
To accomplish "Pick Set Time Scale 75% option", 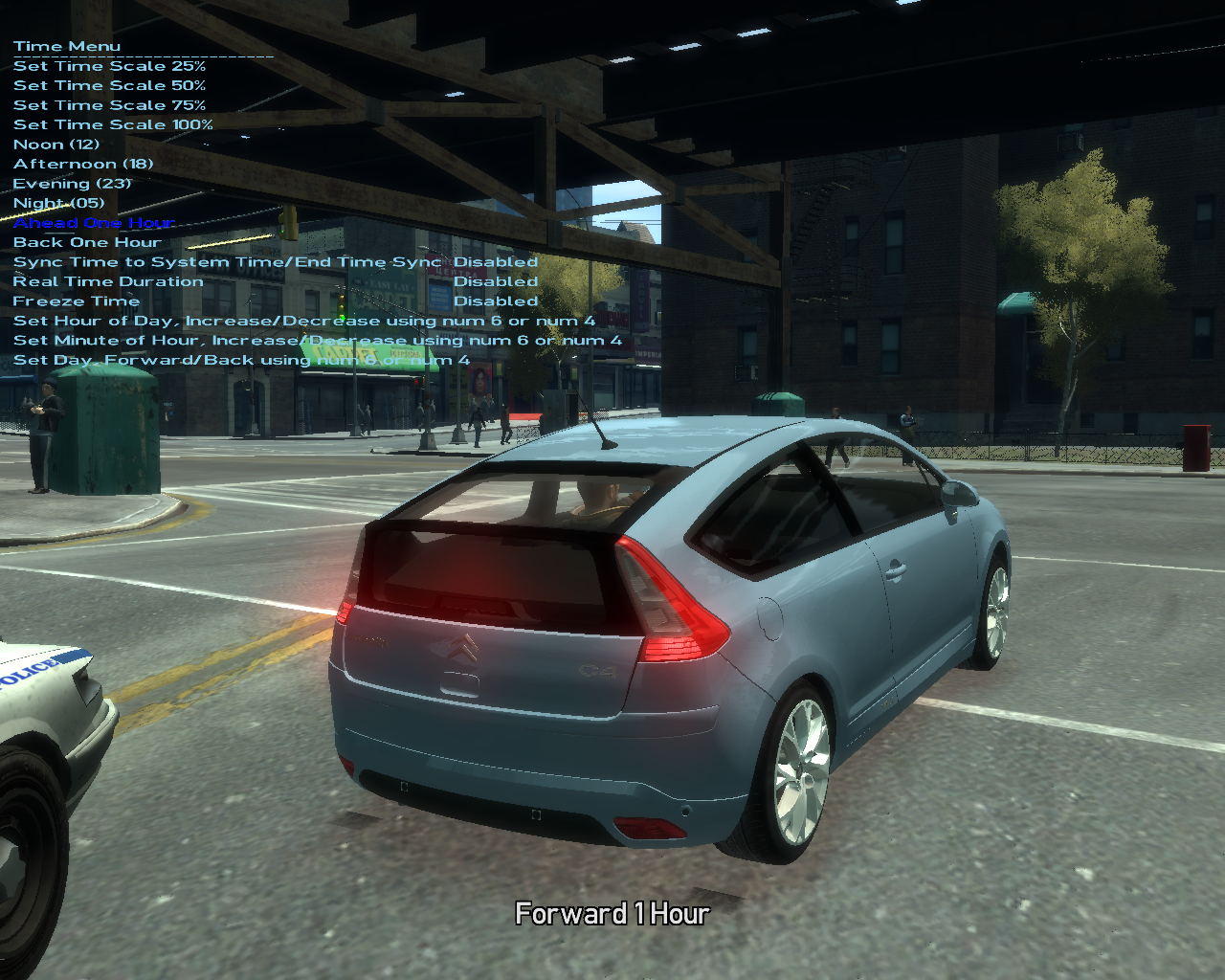I will click(x=109, y=105).
